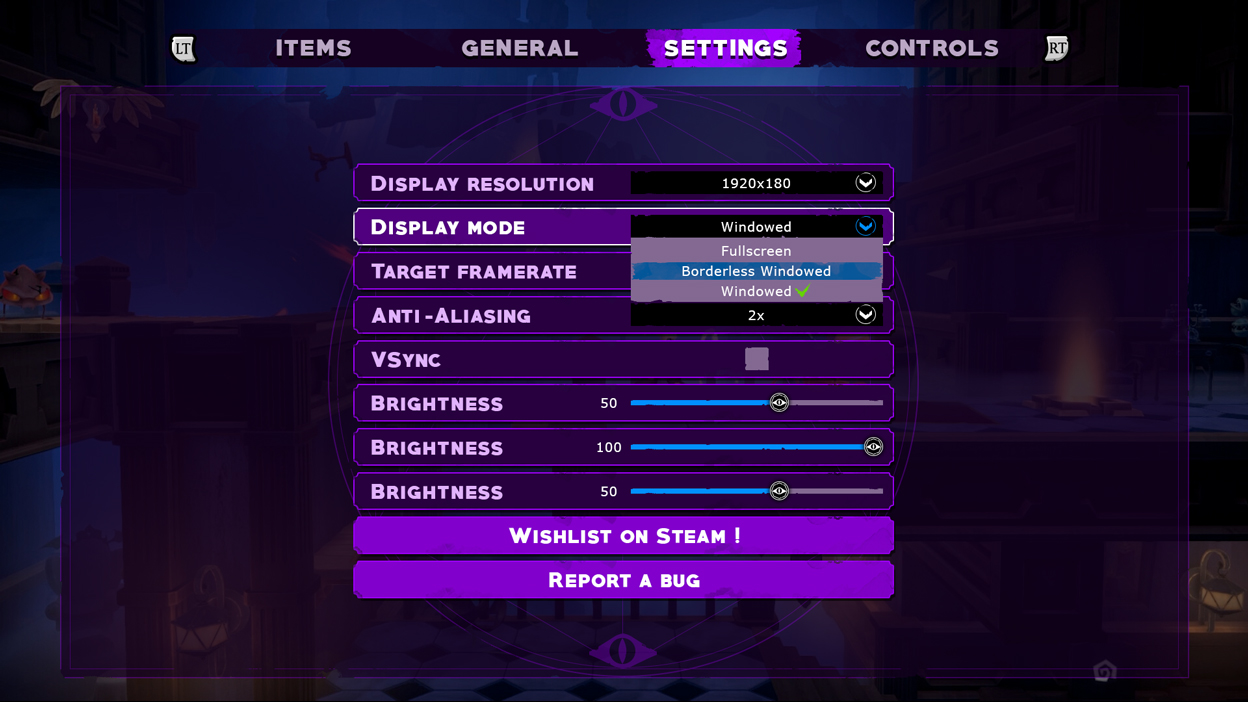1248x702 pixels.
Task: Choose Fullscreen display mode
Action: (x=756, y=251)
